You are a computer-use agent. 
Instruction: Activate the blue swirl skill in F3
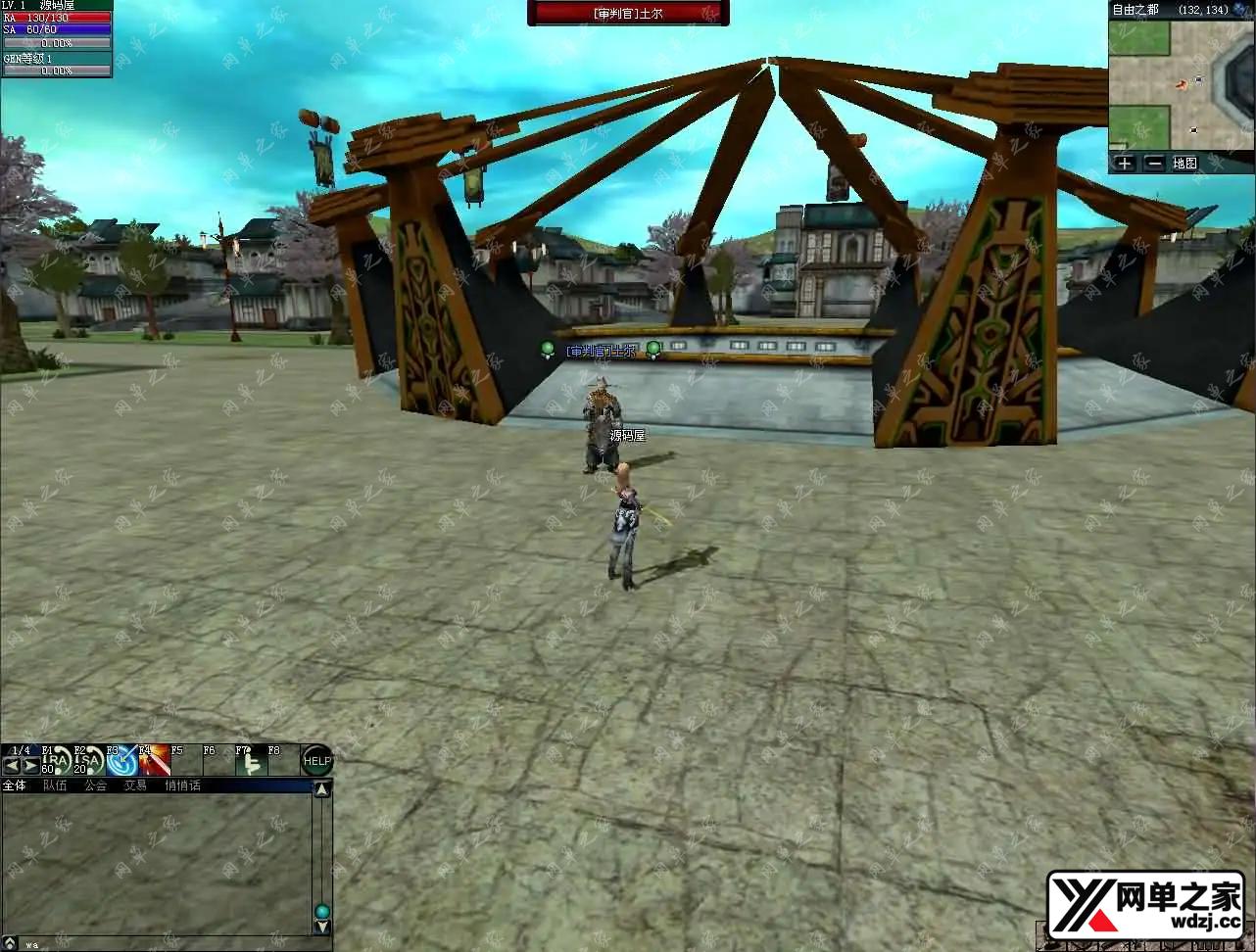121,761
